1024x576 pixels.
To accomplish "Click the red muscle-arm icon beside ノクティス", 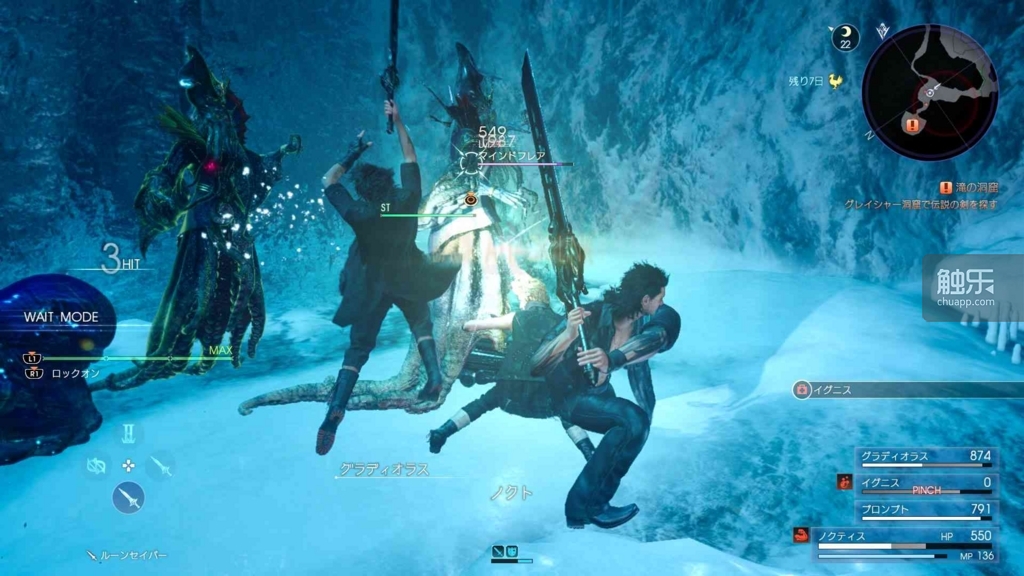I will [x=801, y=535].
